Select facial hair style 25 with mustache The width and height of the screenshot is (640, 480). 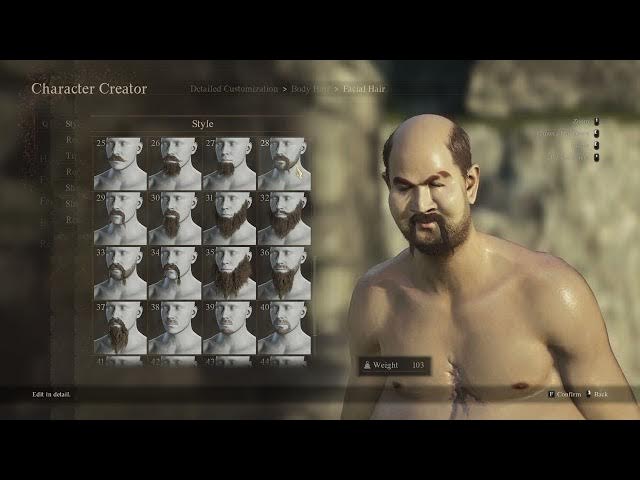(x=120, y=163)
